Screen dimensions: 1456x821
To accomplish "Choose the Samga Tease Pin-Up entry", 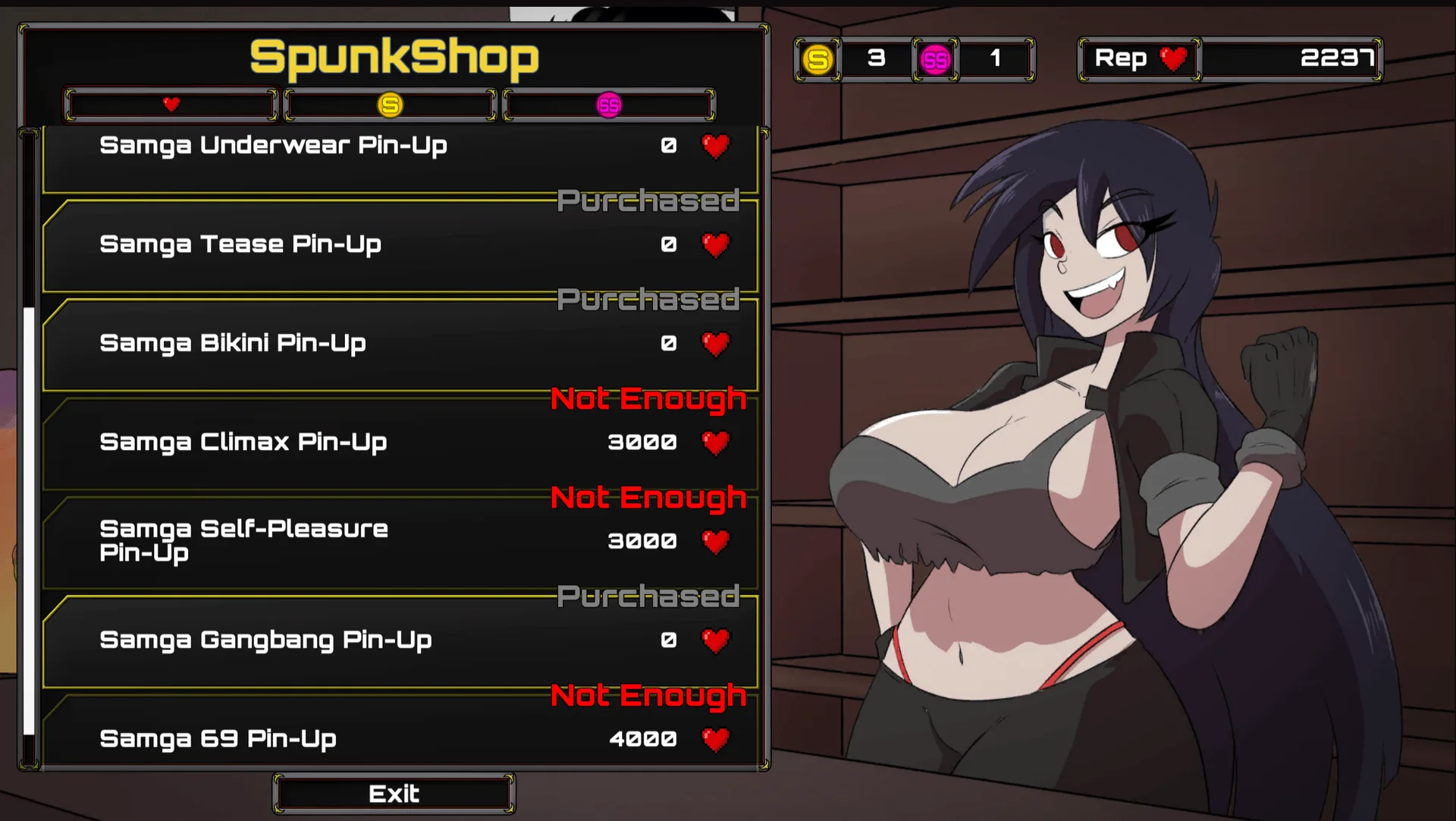I will pos(400,244).
